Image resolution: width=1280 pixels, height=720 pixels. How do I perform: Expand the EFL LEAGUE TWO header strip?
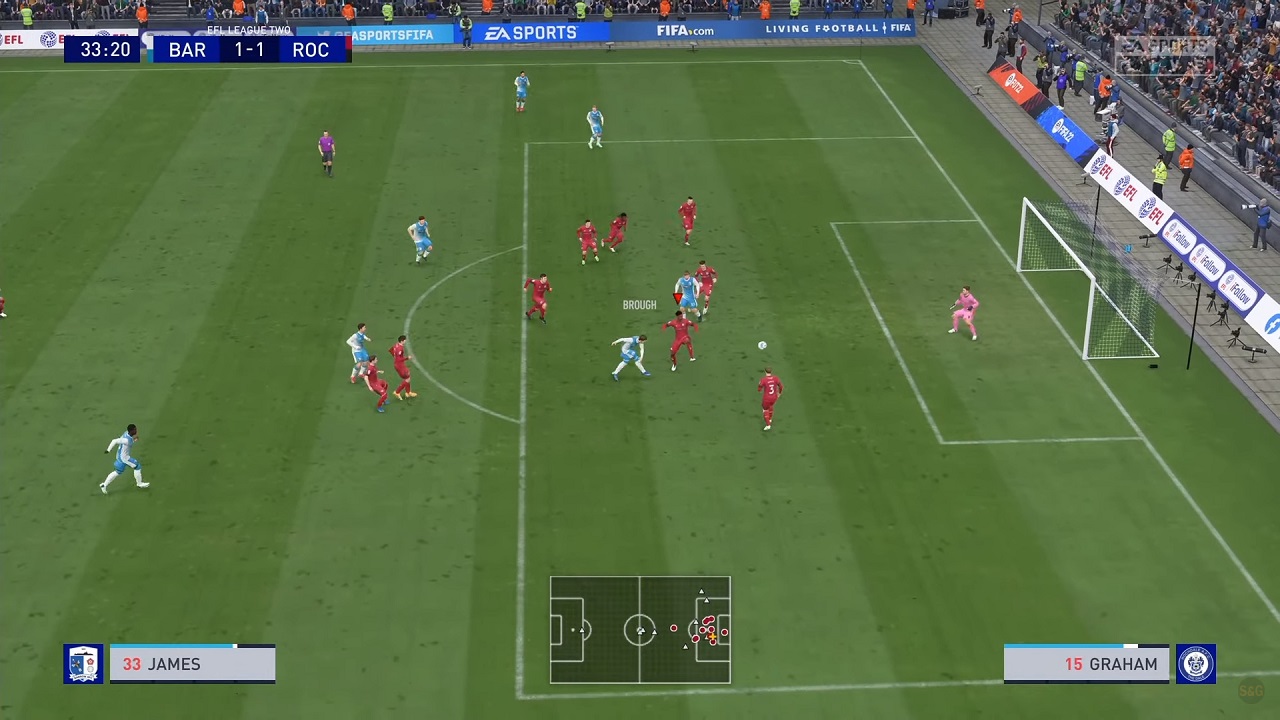[x=248, y=30]
